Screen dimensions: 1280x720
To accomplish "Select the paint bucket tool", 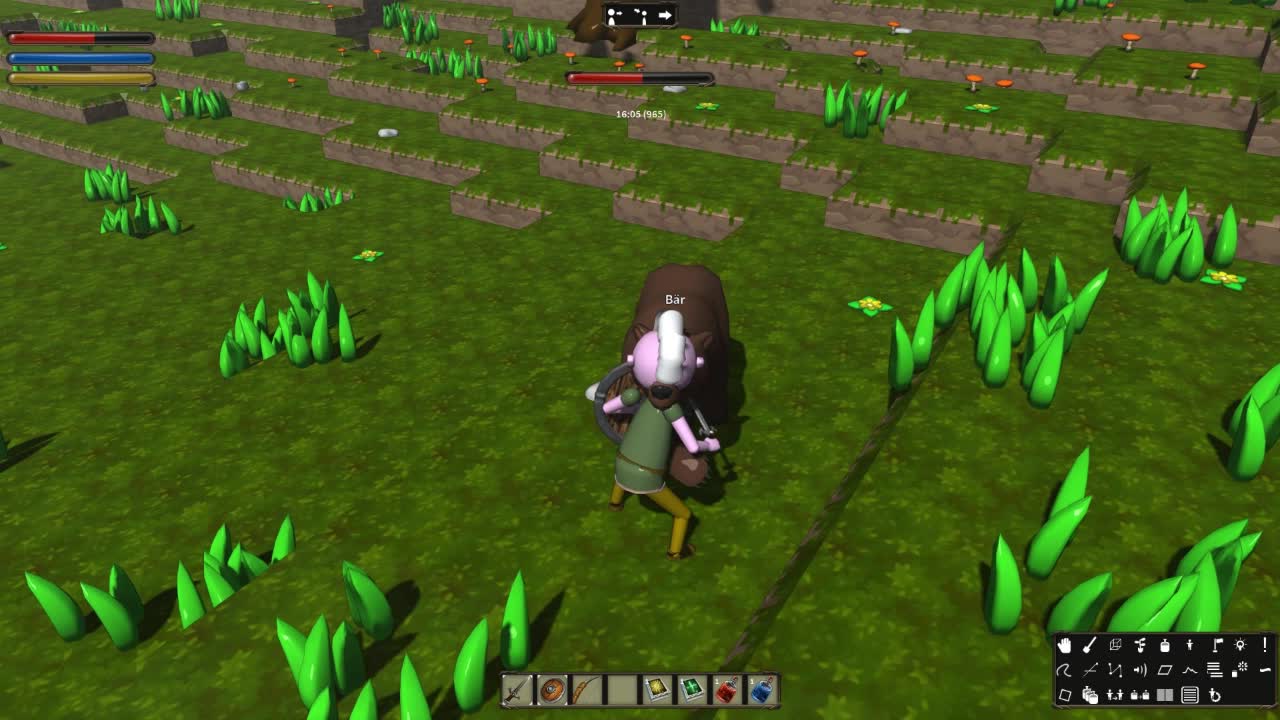I will pyautogui.click(x=1165, y=645).
